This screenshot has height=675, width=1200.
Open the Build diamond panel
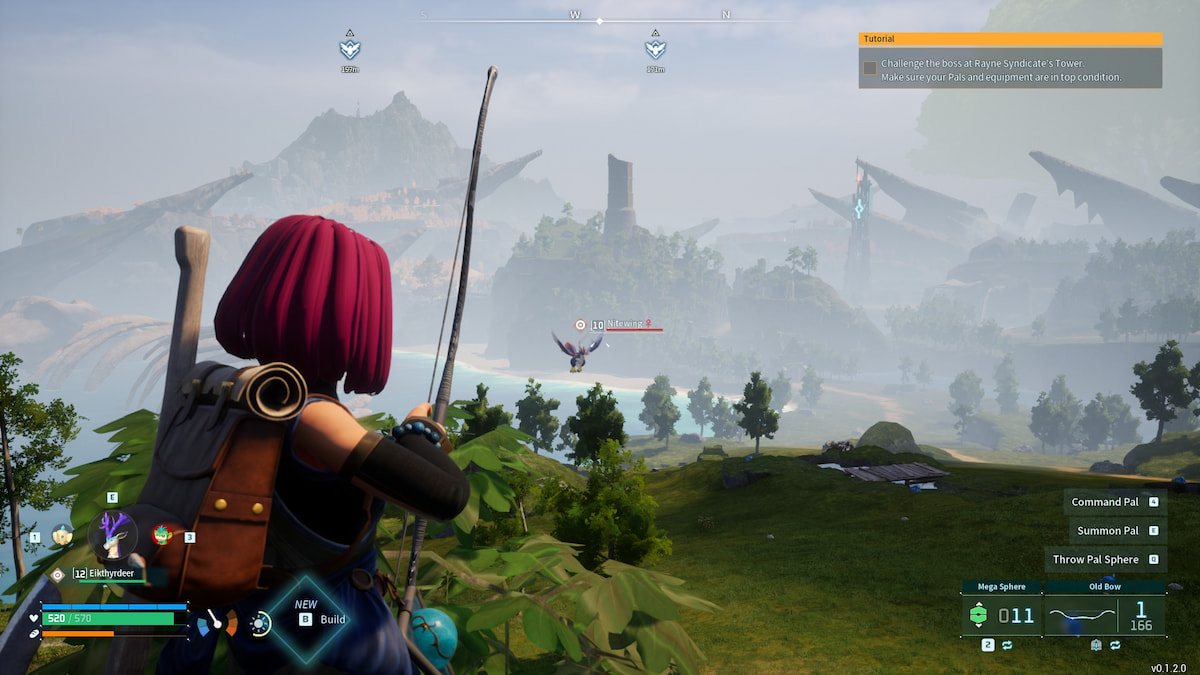tap(309, 619)
